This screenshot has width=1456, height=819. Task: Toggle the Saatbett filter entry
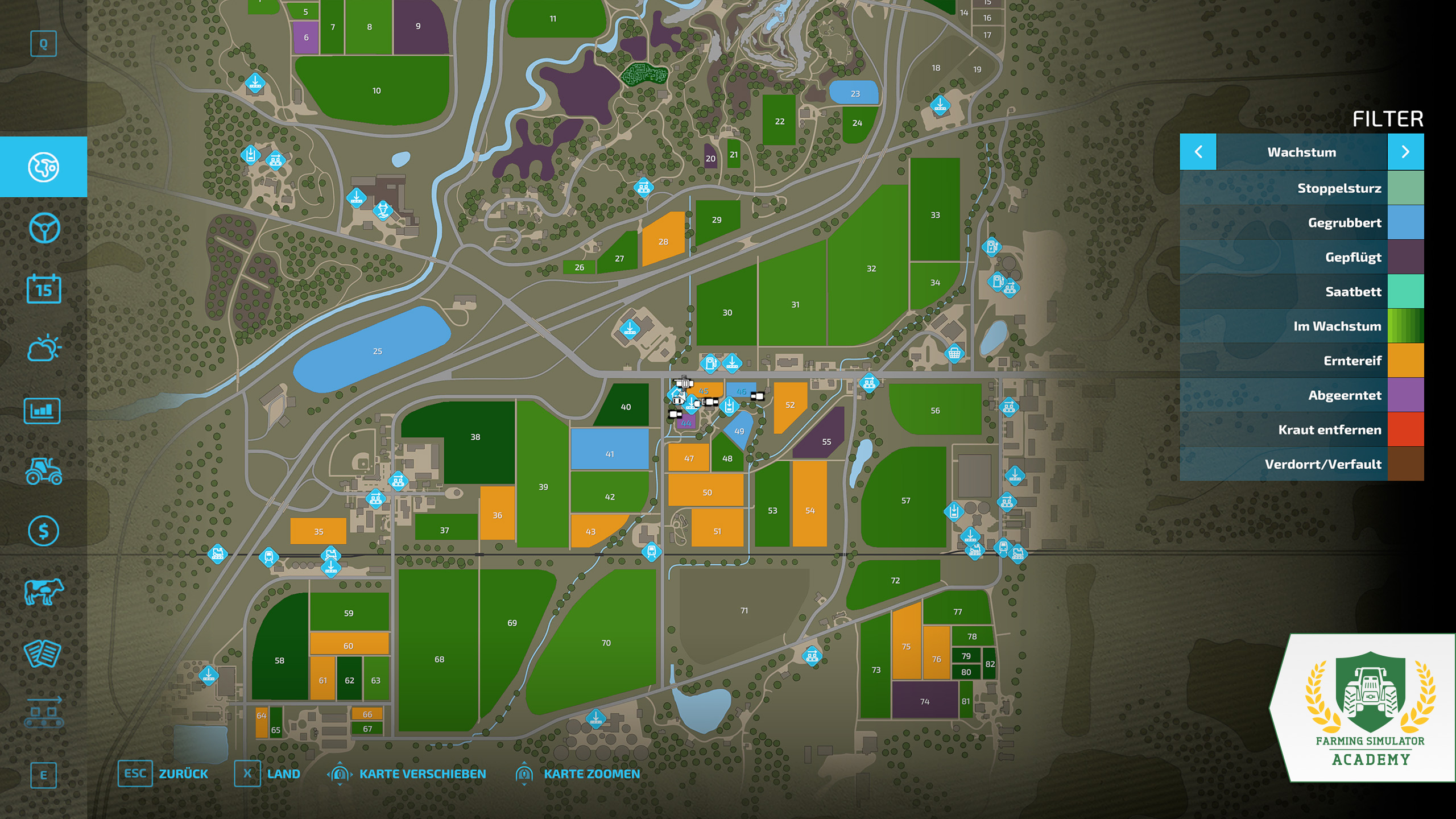pyautogui.click(x=1301, y=292)
